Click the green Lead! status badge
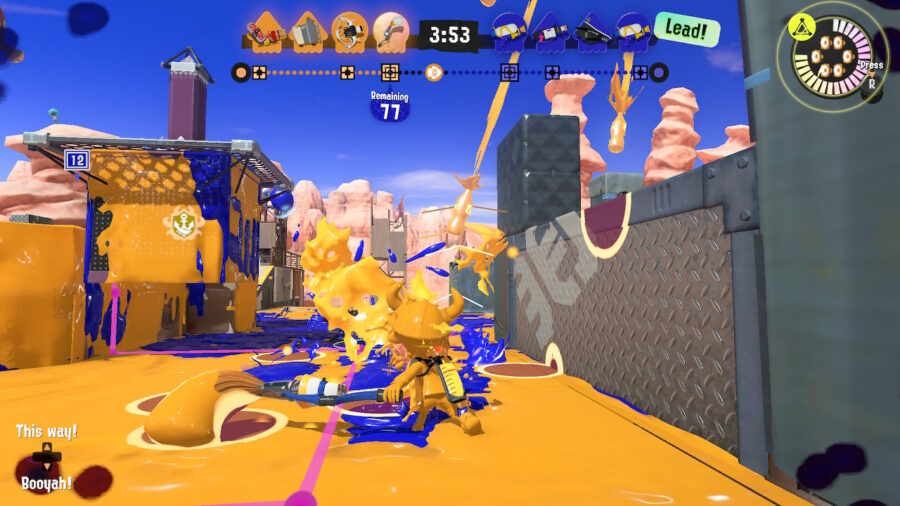The image size is (900, 506). 687,30
